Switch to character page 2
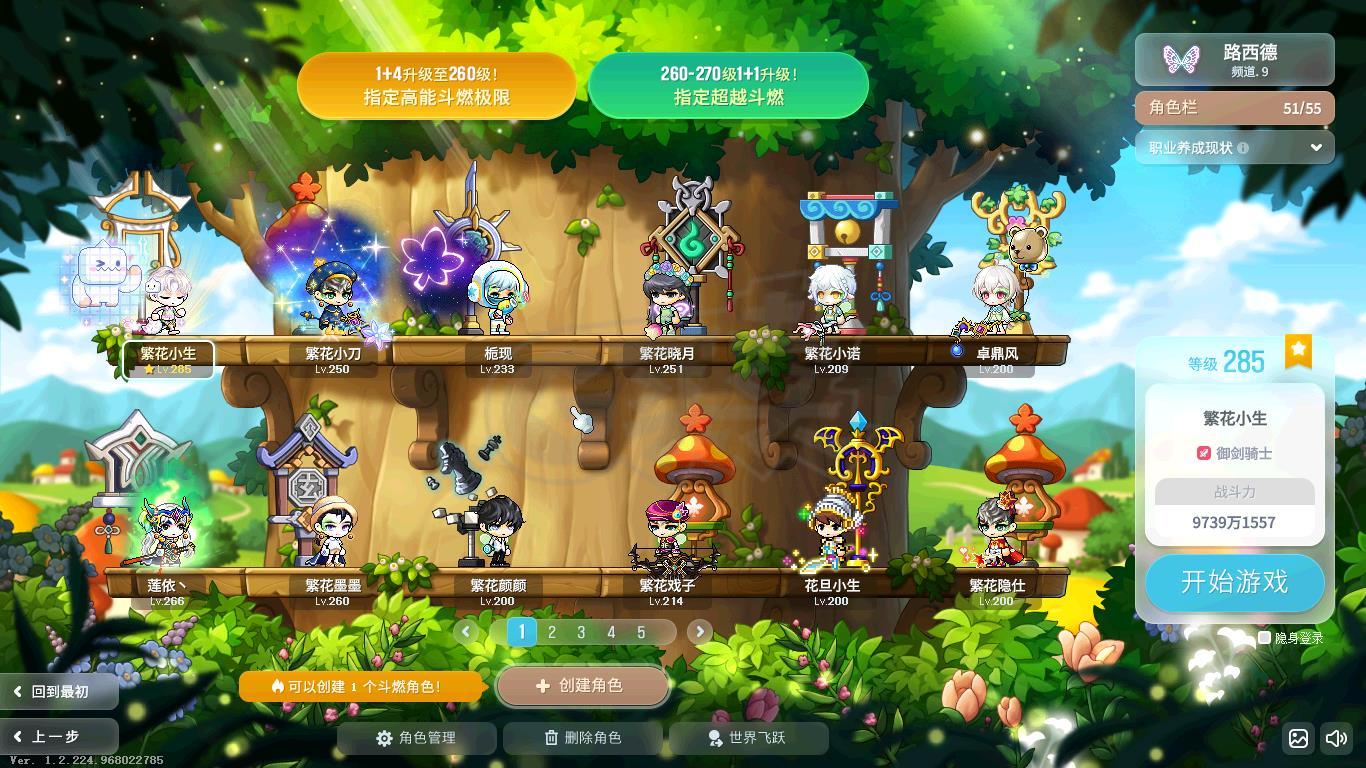1366x768 pixels. point(551,632)
